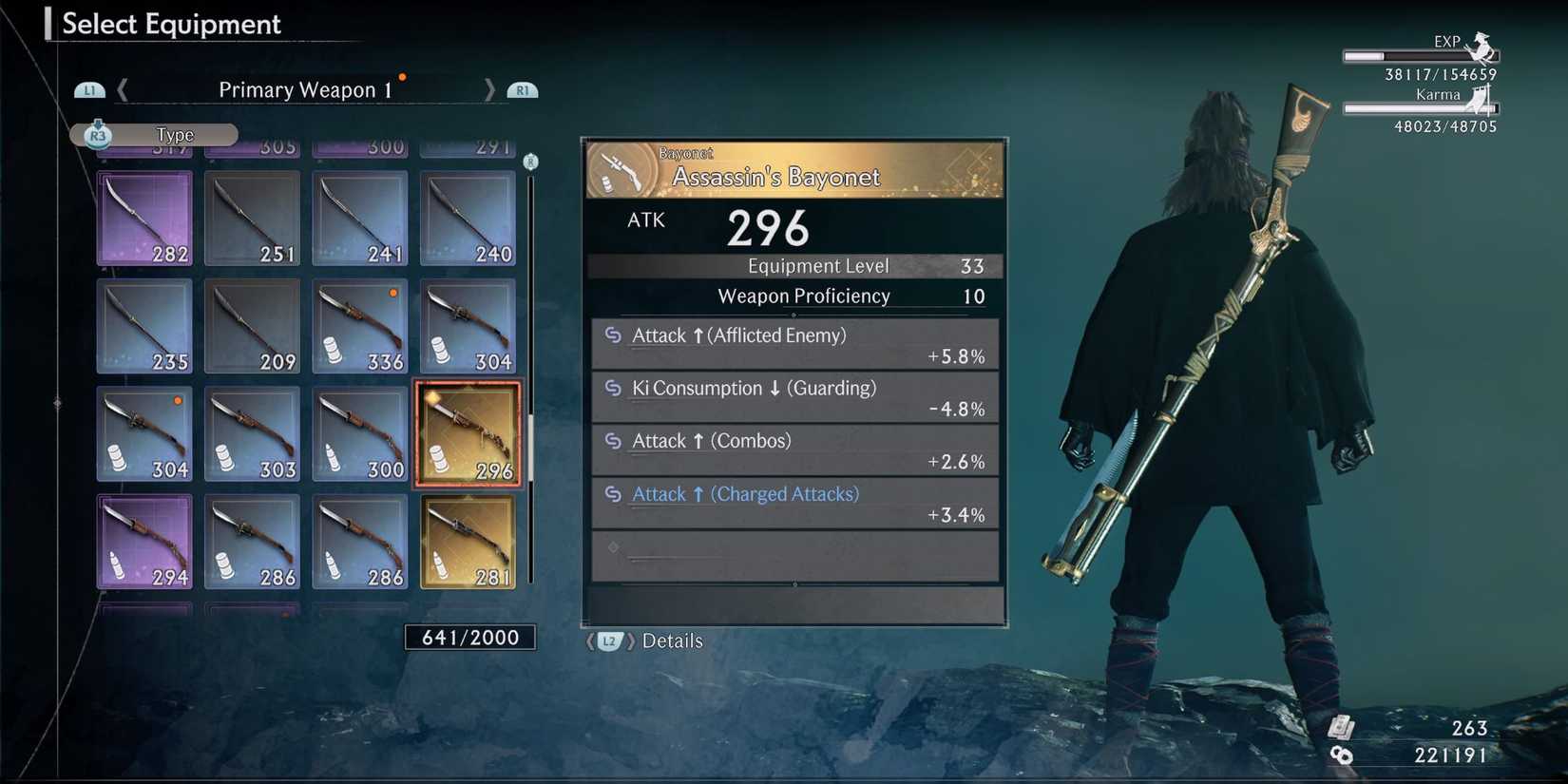Select the highlighted 296 Assassin's Bayonet thumbnail
This screenshot has height=784, width=1568.
[467, 433]
